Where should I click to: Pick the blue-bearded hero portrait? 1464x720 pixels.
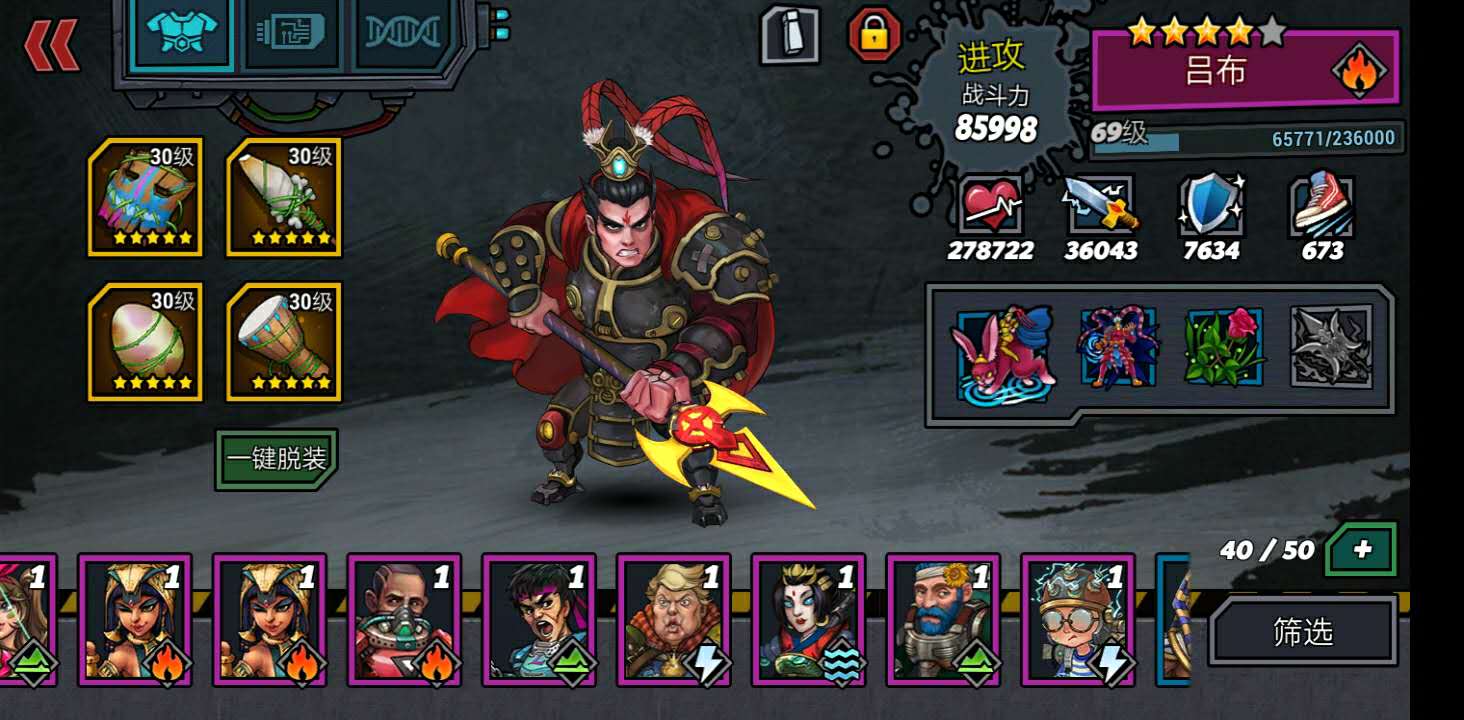[943, 620]
